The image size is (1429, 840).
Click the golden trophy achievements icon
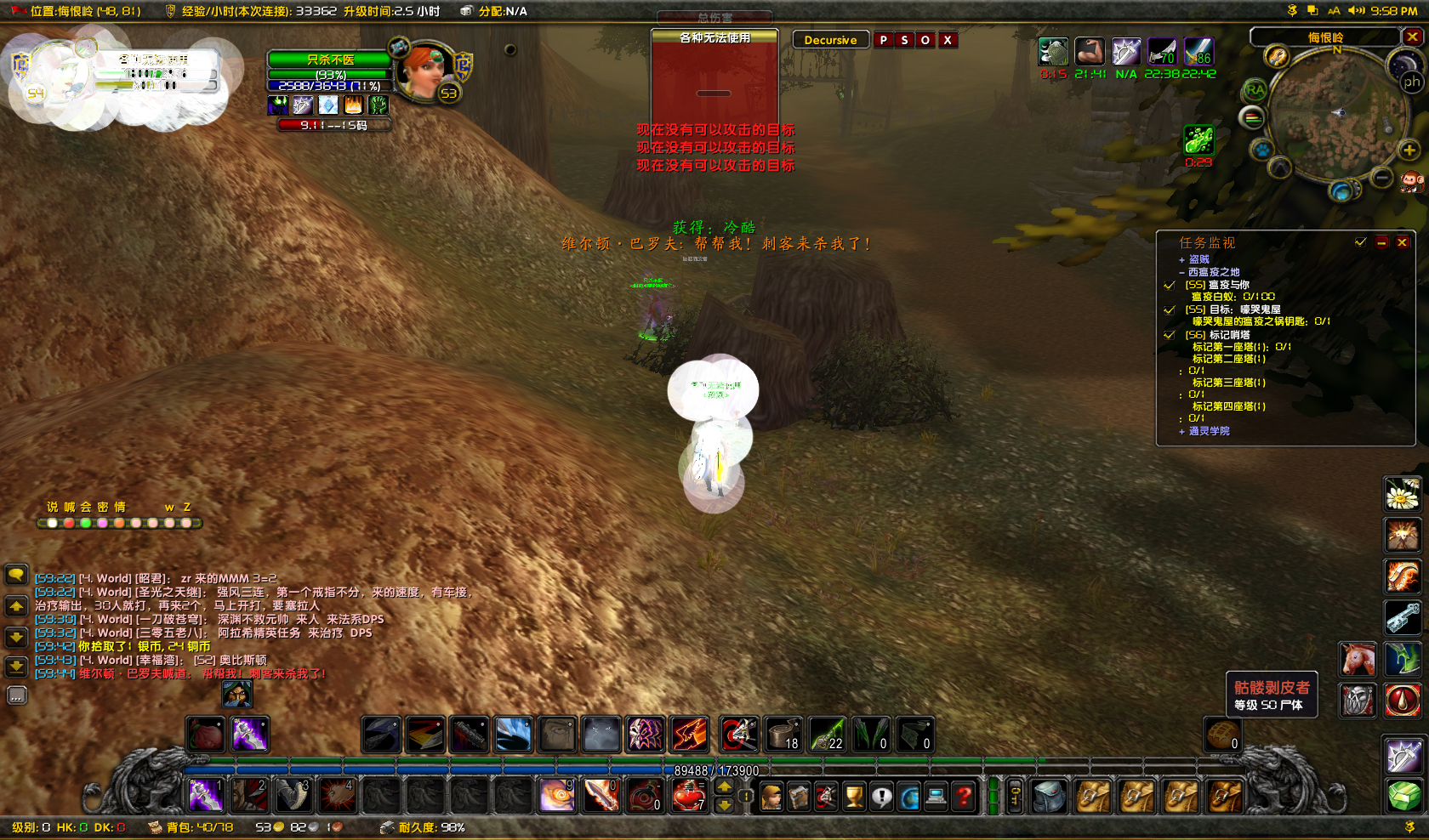853,796
